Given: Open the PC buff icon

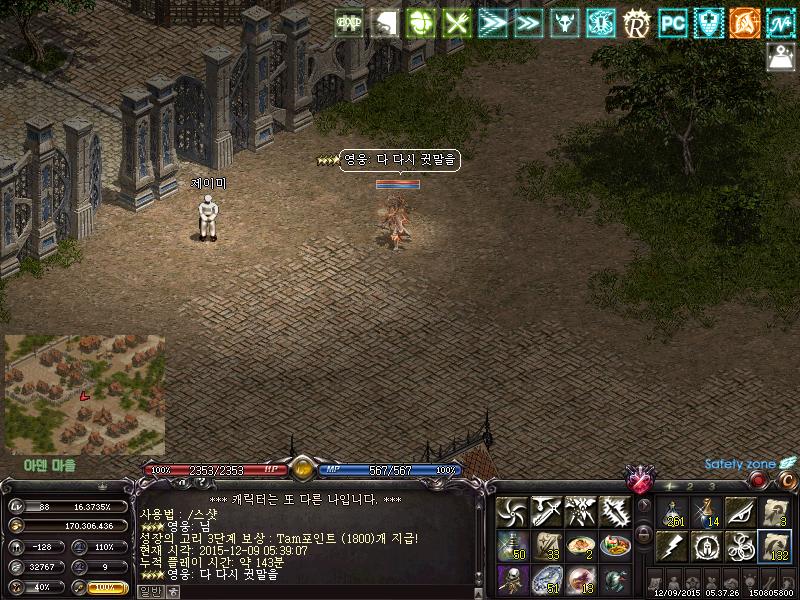Looking at the screenshot, I should [x=672, y=22].
